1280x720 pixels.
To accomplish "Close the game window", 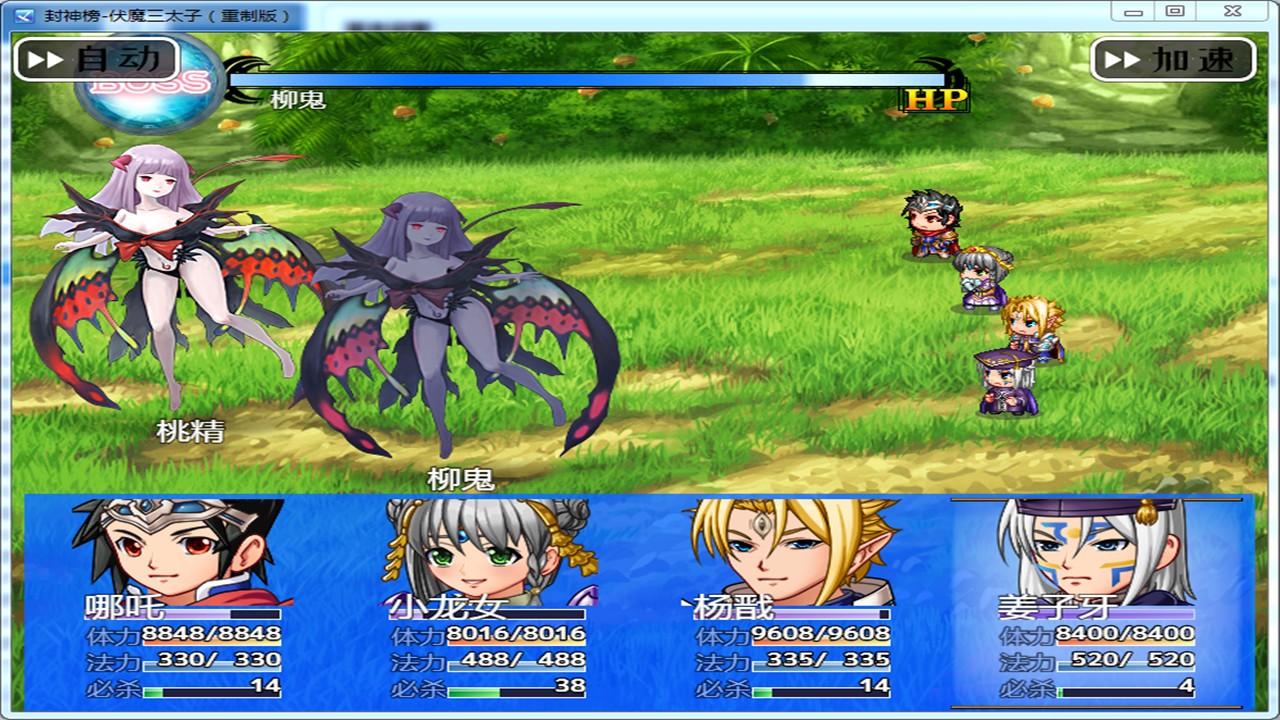I will click(x=1233, y=12).
